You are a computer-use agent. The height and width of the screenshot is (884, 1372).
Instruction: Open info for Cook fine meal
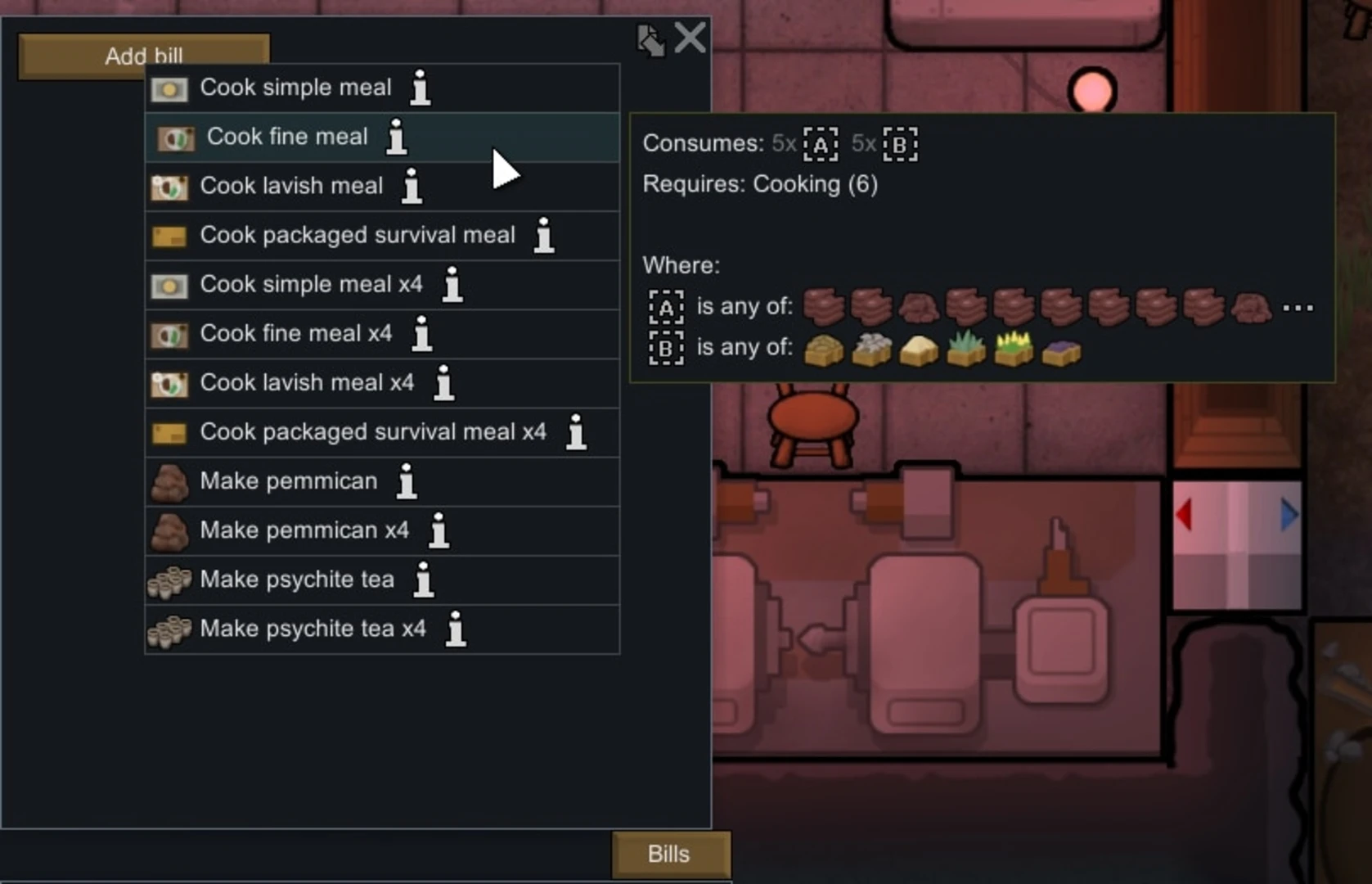396,138
